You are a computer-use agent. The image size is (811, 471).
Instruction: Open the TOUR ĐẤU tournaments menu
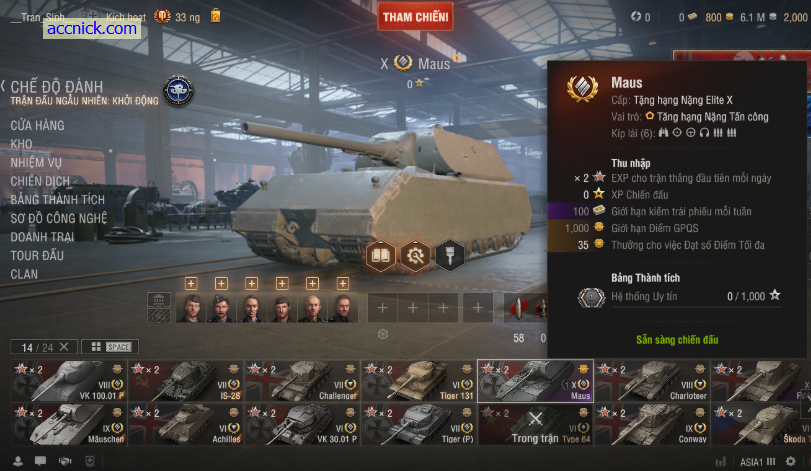(x=37, y=255)
